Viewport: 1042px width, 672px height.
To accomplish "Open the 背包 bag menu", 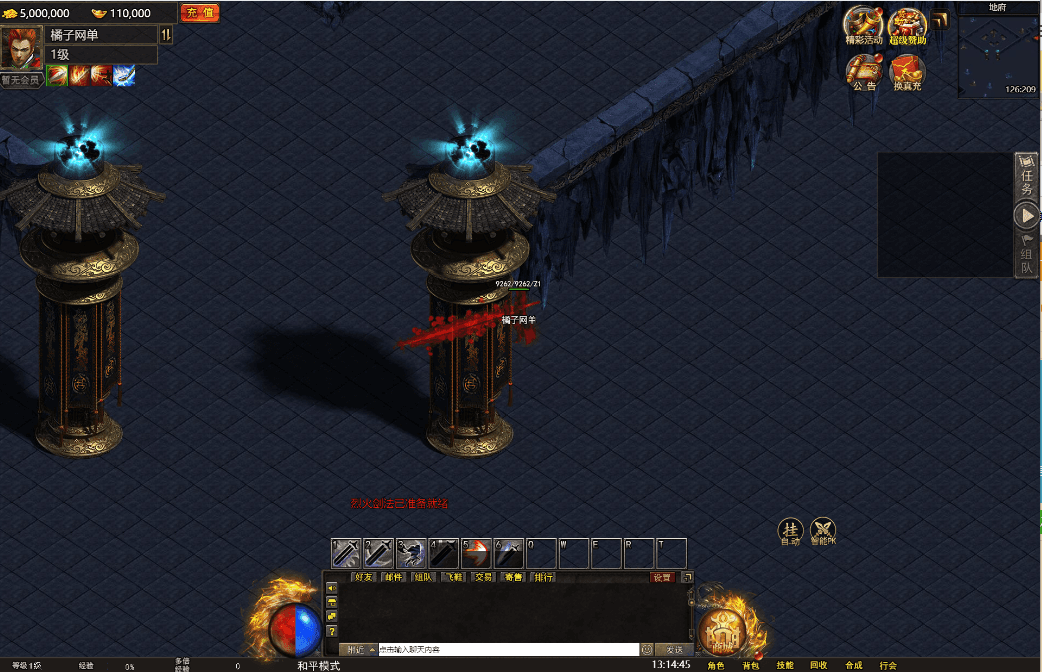I will [751, 665].
